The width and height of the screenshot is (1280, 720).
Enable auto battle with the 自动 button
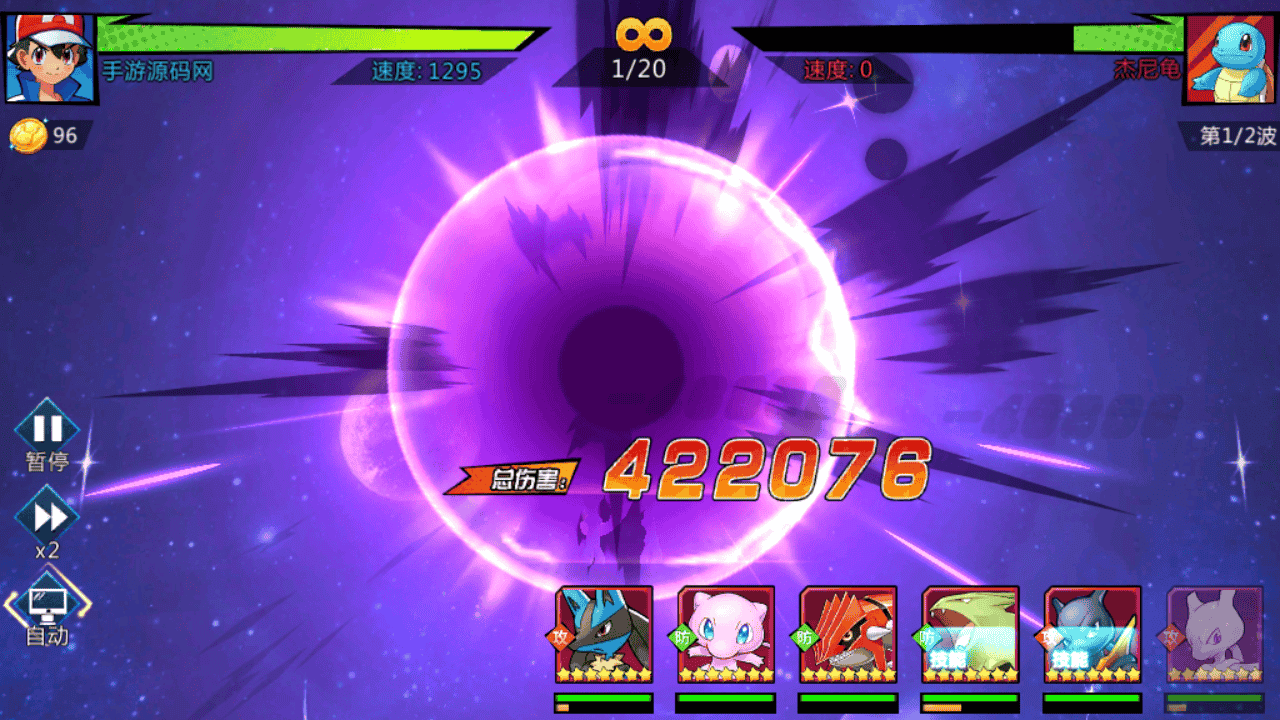tap(47, 603)
